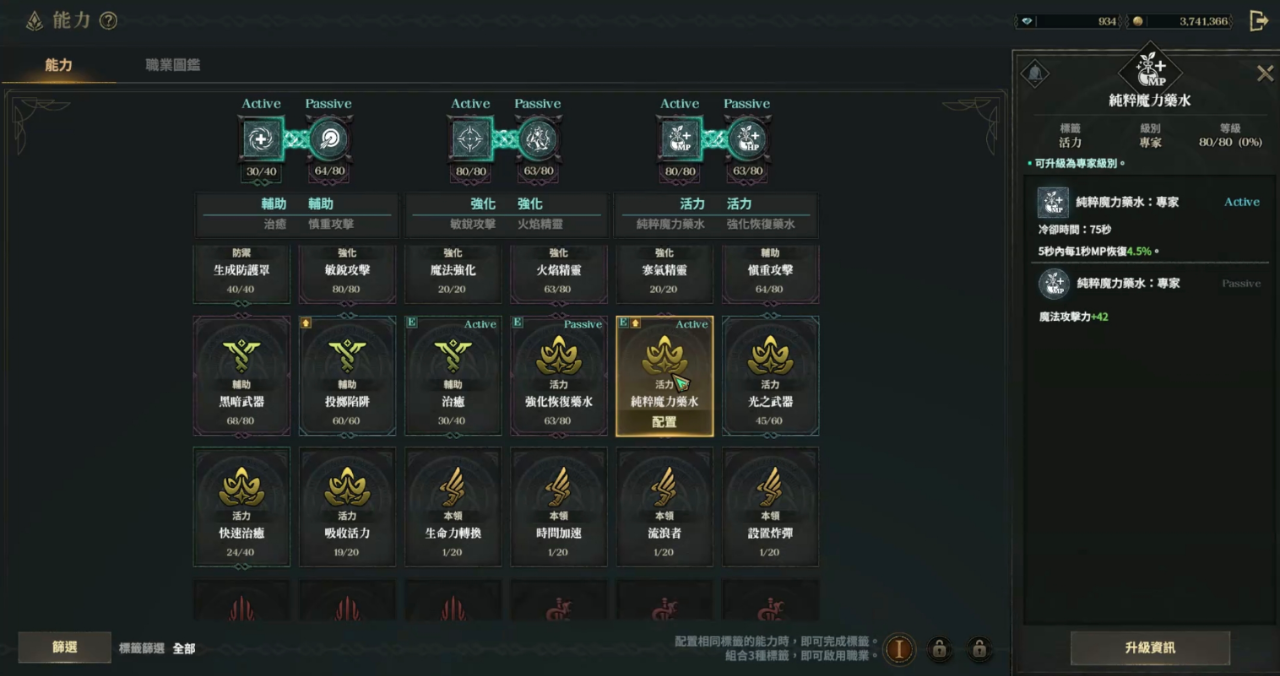Exit the ability screen via top-right door icon
This screenshot has width=1280, height=676.
pyautogui.click(x=1259, y=21)
